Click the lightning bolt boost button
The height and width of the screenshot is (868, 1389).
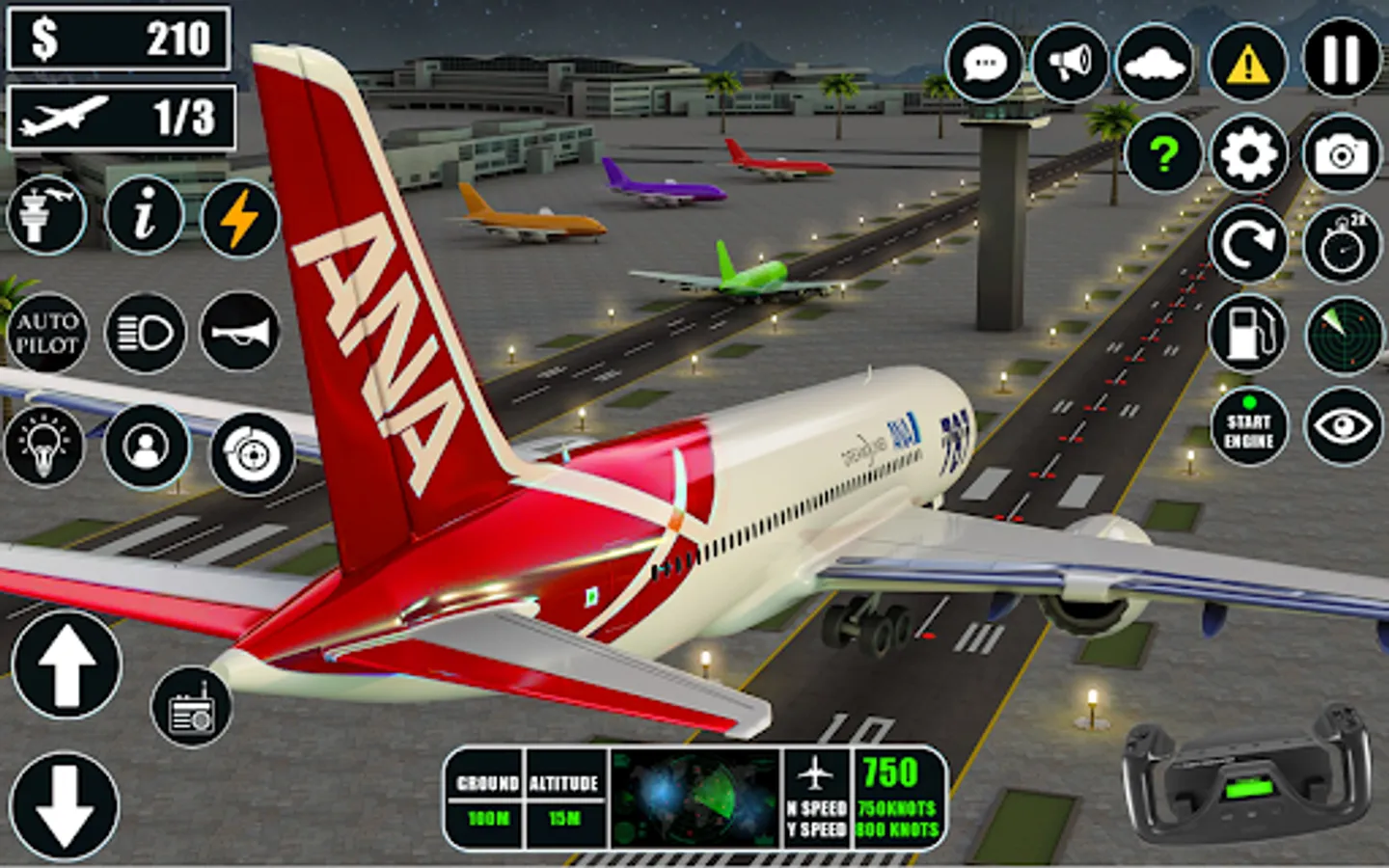[x=239, y=218]
